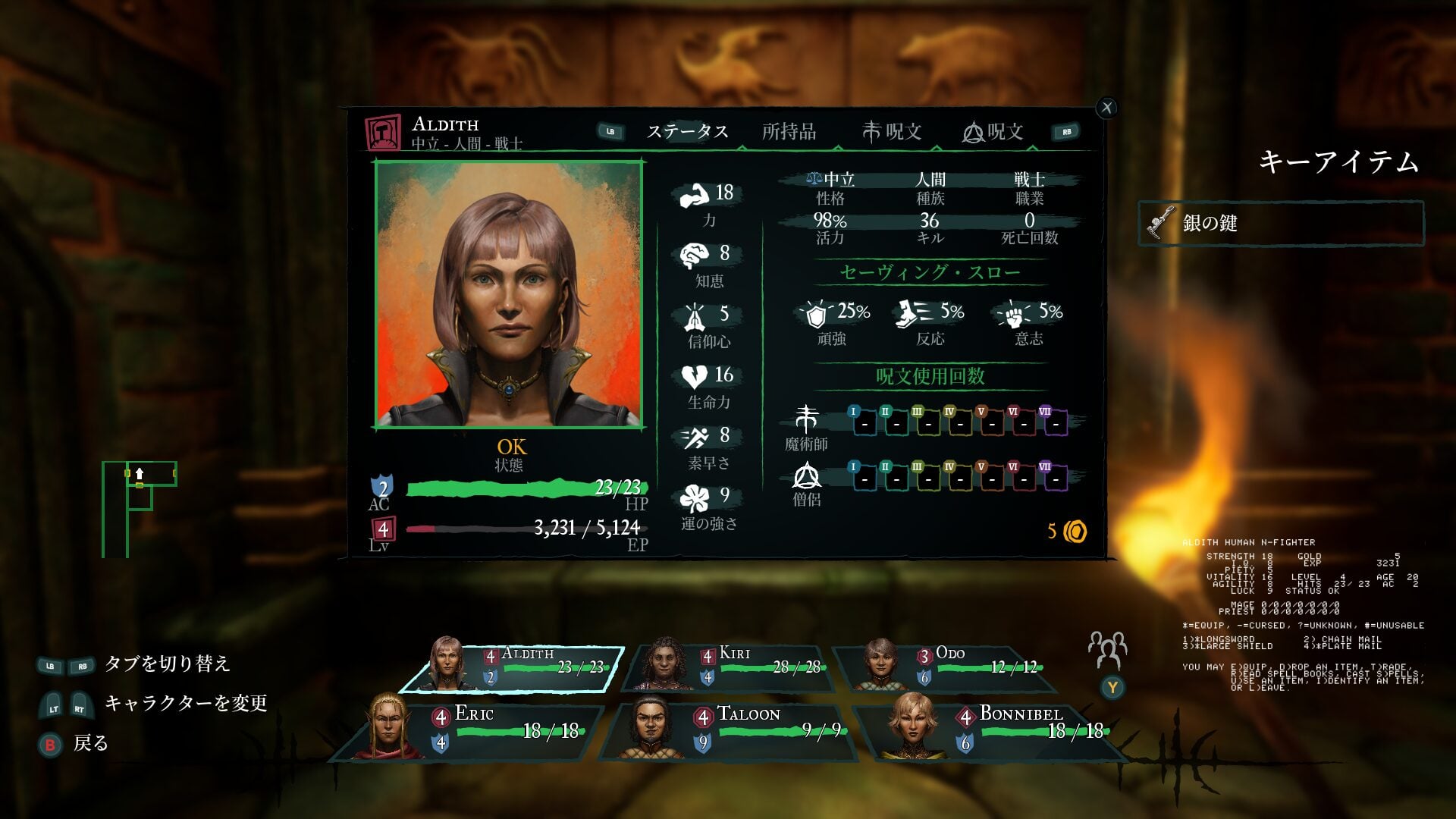Open the mage 呪文 spell tab
Screen dimensions: 1456x819
click(x=892, y=132)
